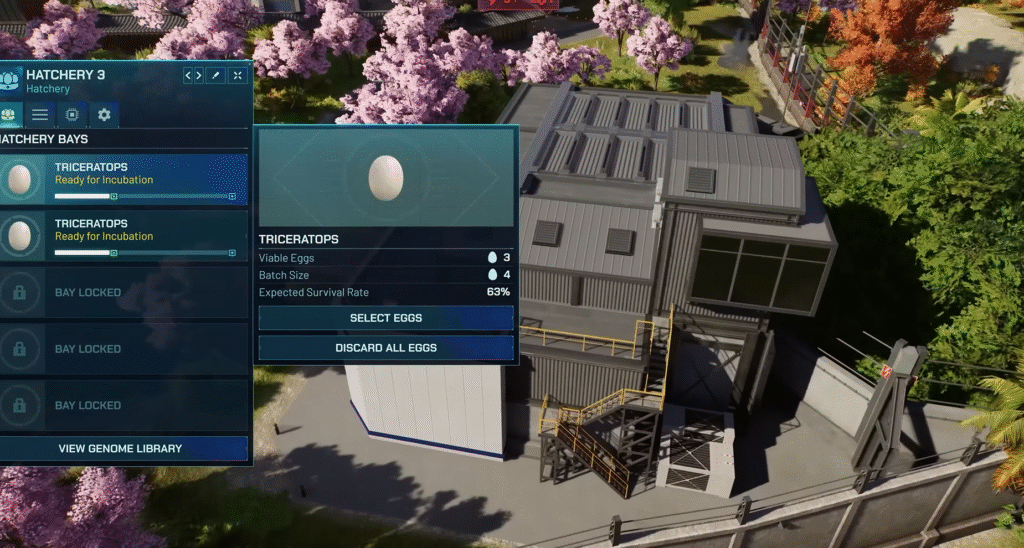Open the gear settings tab
1024x548 pixels.
(103, 114)
